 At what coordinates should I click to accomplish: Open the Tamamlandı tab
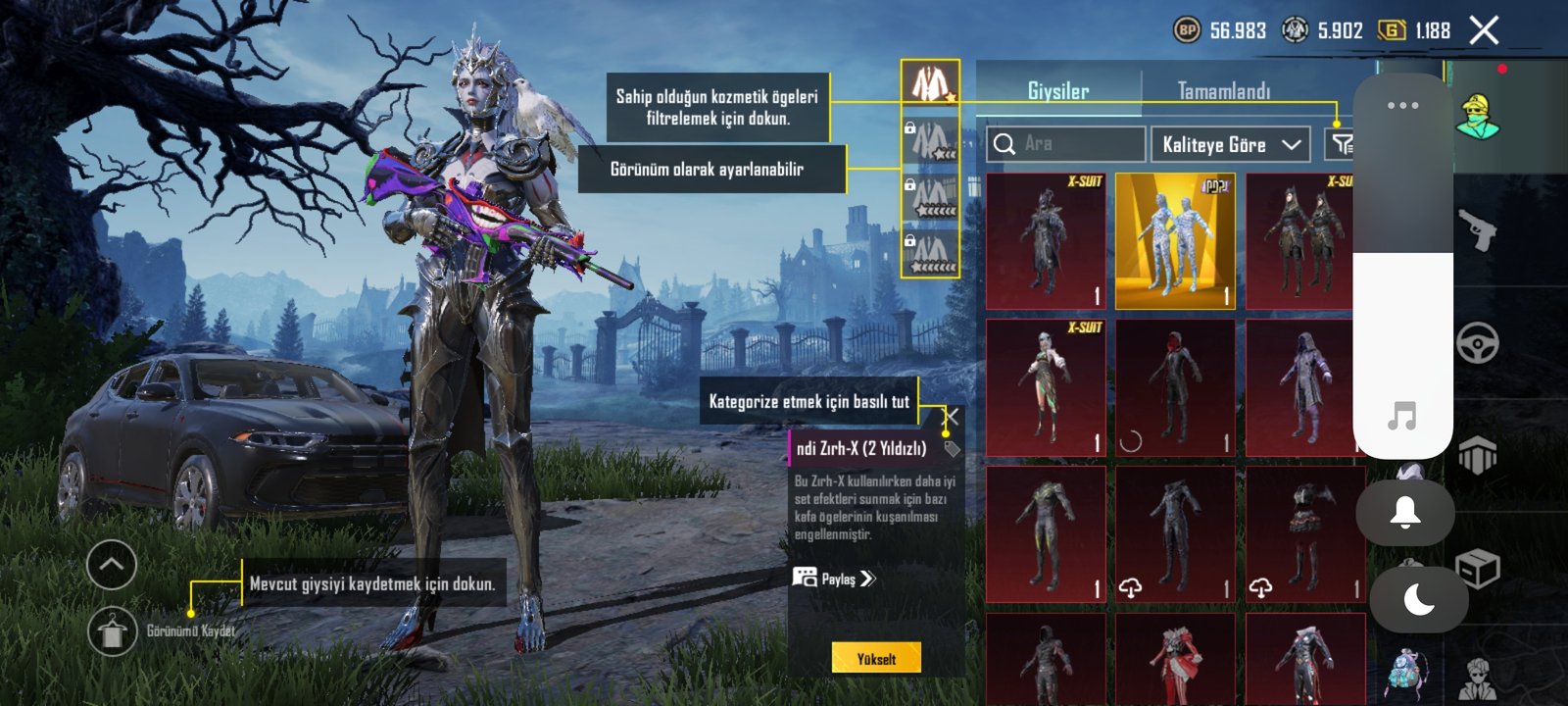coord(1223,91)
